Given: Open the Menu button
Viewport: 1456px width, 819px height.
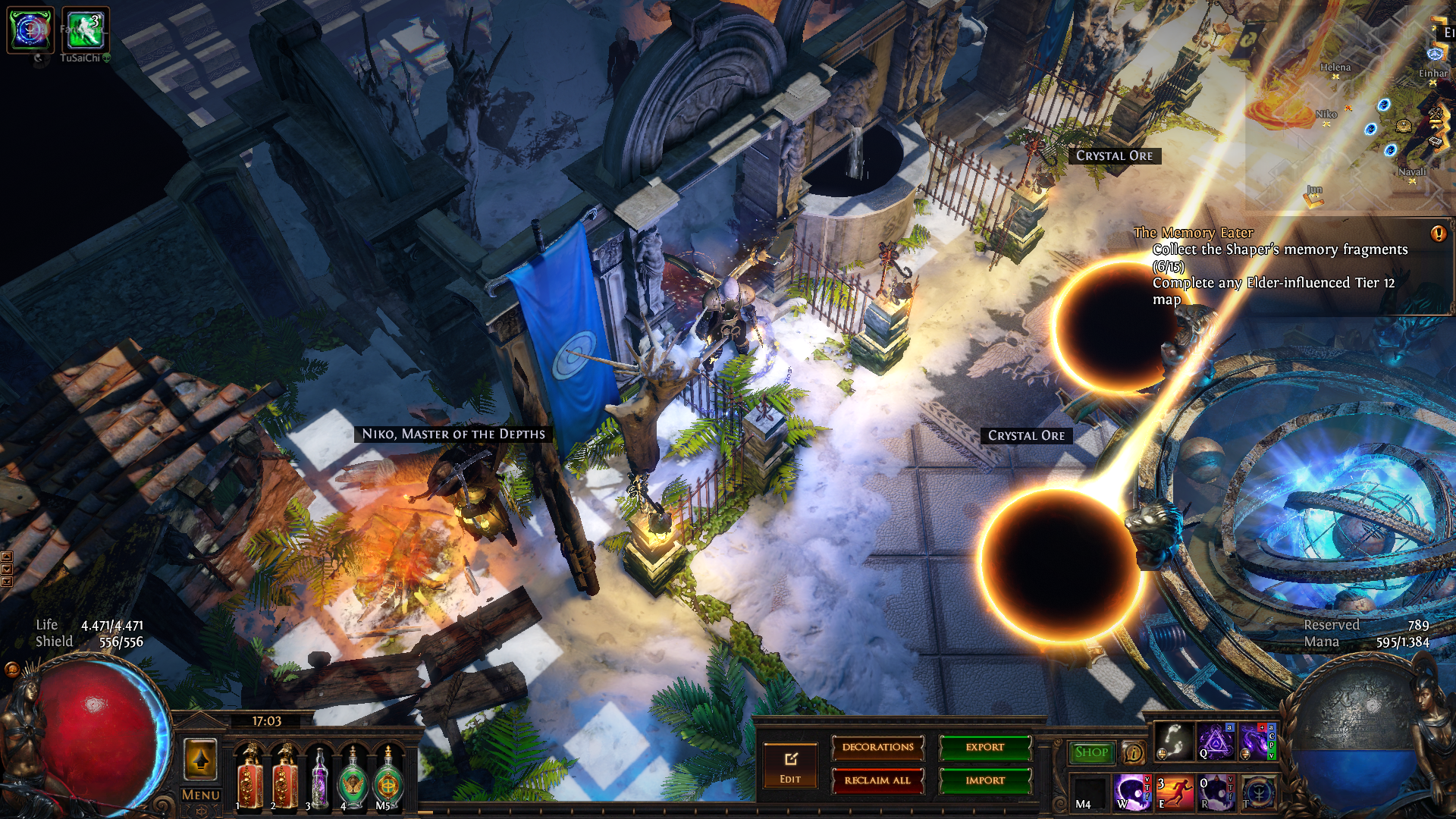Looking at the screenshot, I should click(201, 795).
